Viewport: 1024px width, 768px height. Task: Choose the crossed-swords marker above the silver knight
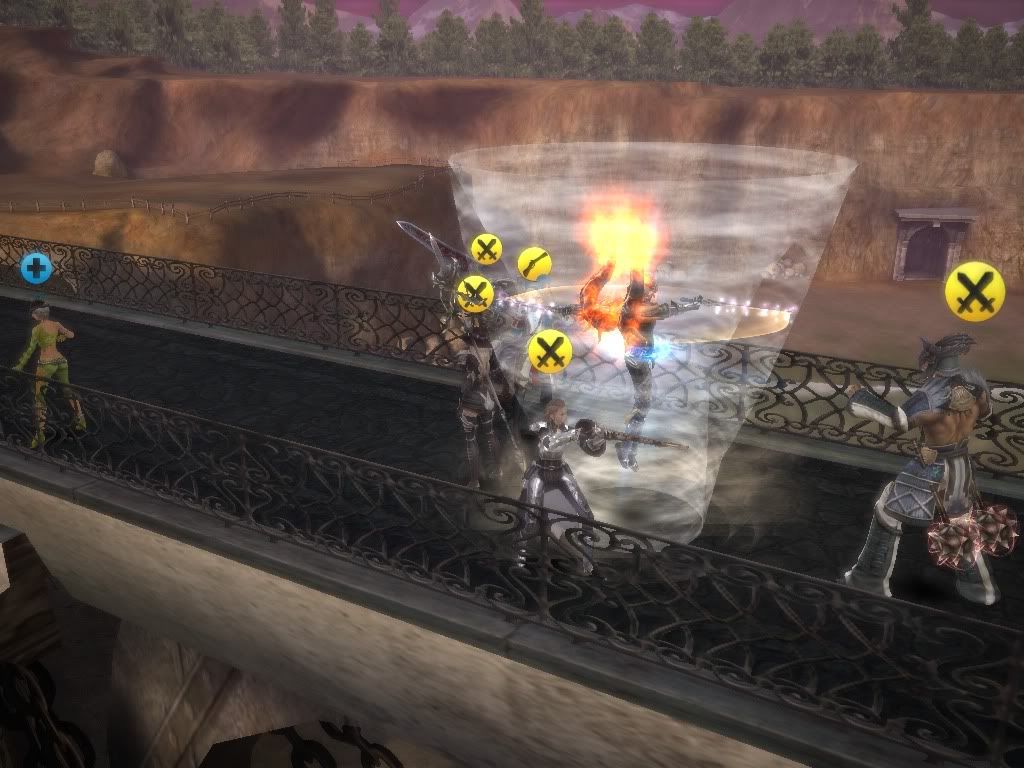click(549, 351)
